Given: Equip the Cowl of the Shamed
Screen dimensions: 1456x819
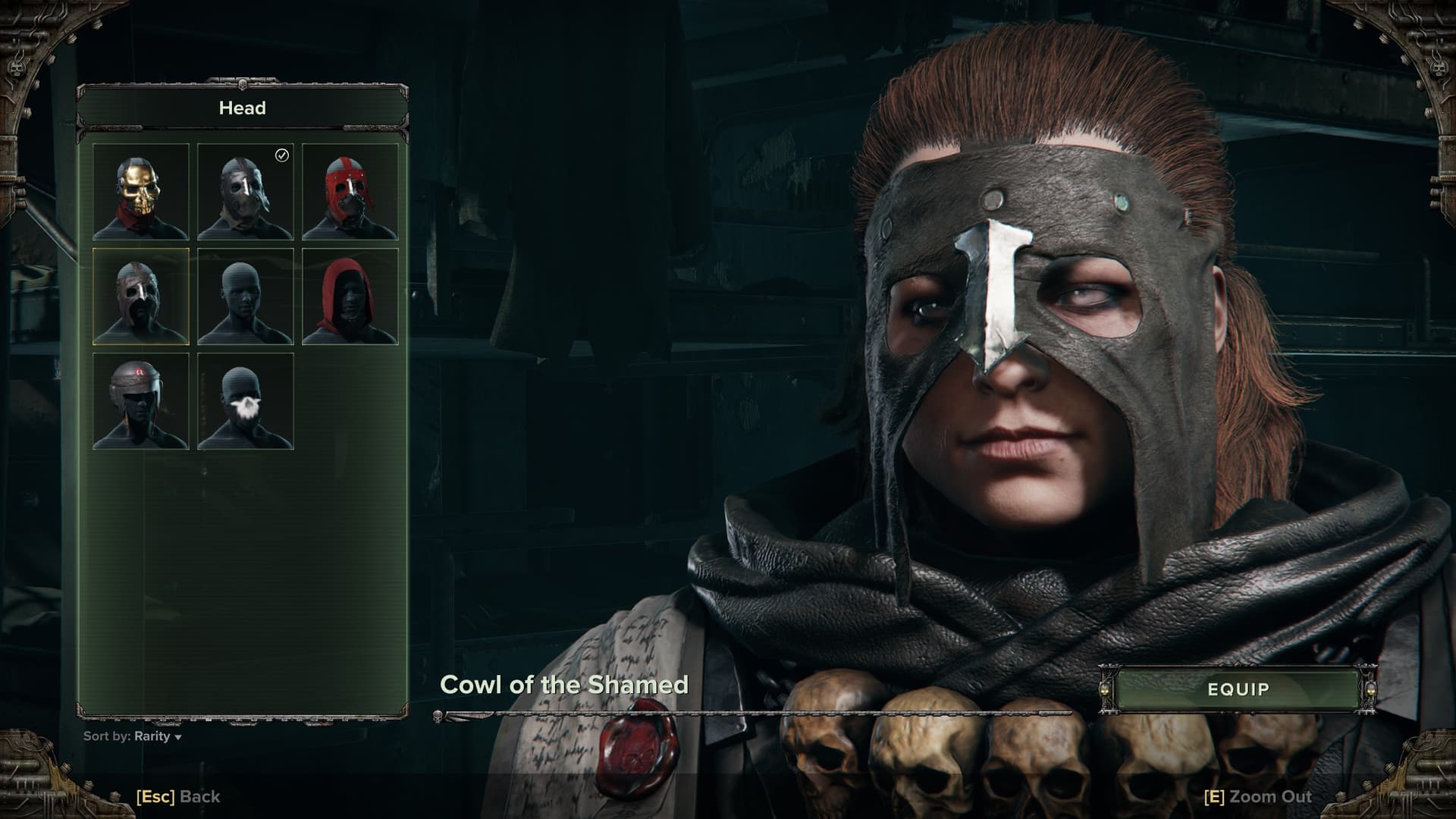Looking at the screenshot, I should [x=1238, y=689].
